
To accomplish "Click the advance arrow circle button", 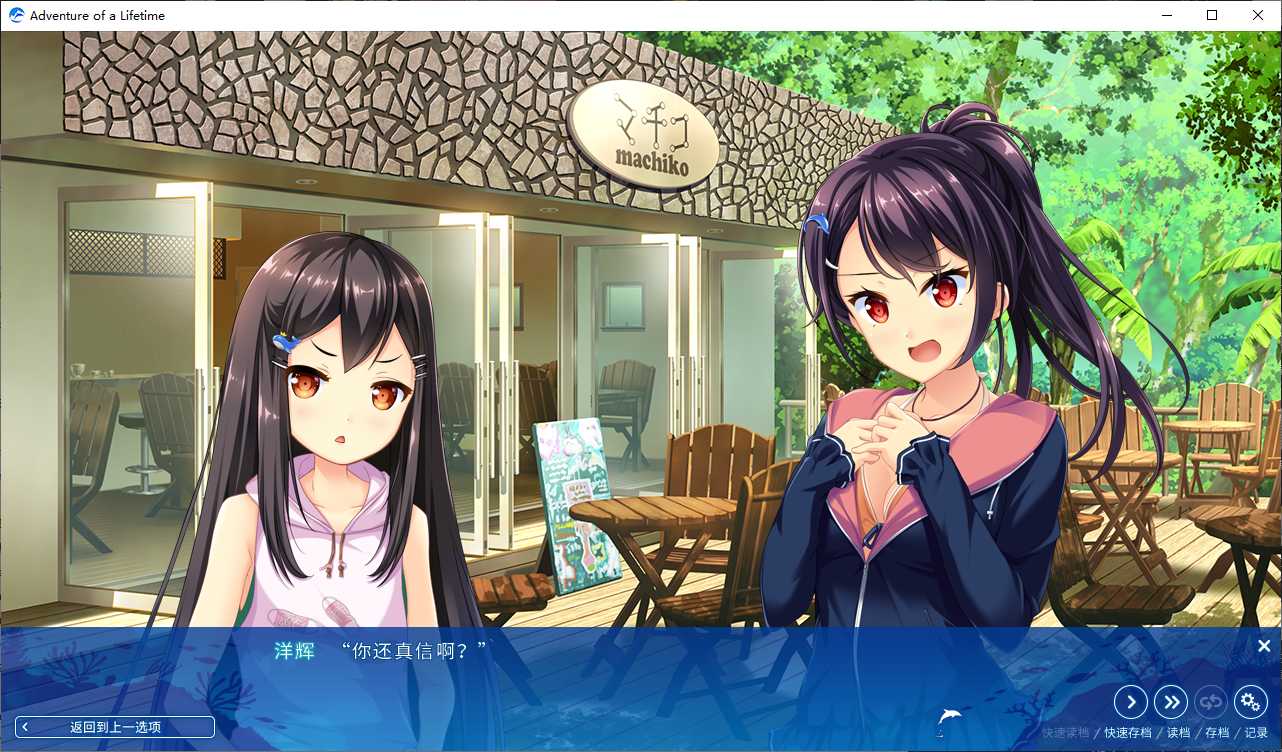I will pyautogui.click(x=1131, y=702).
